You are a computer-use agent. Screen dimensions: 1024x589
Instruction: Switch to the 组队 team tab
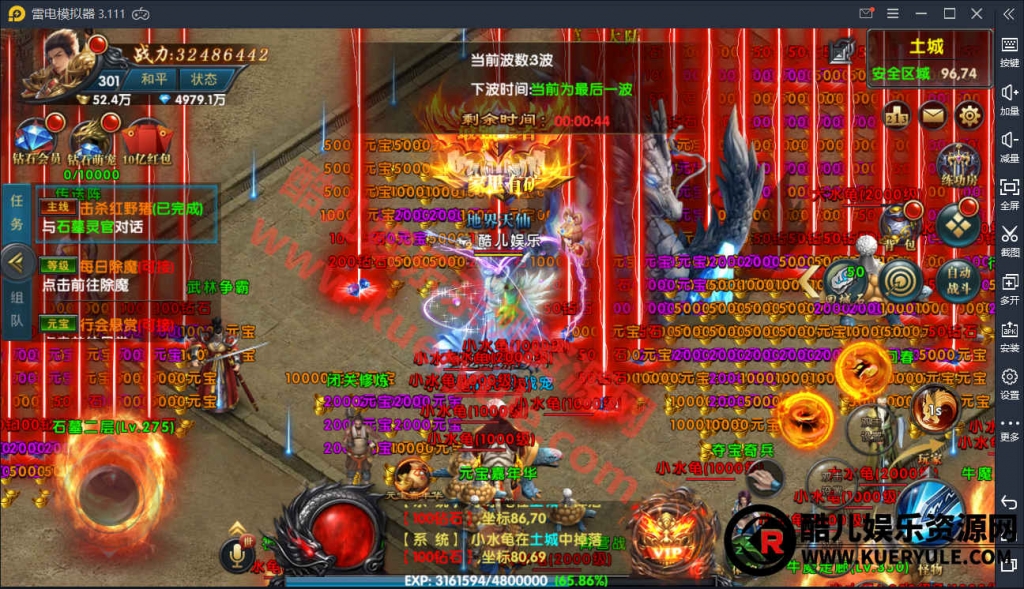[x=16, y=309]
